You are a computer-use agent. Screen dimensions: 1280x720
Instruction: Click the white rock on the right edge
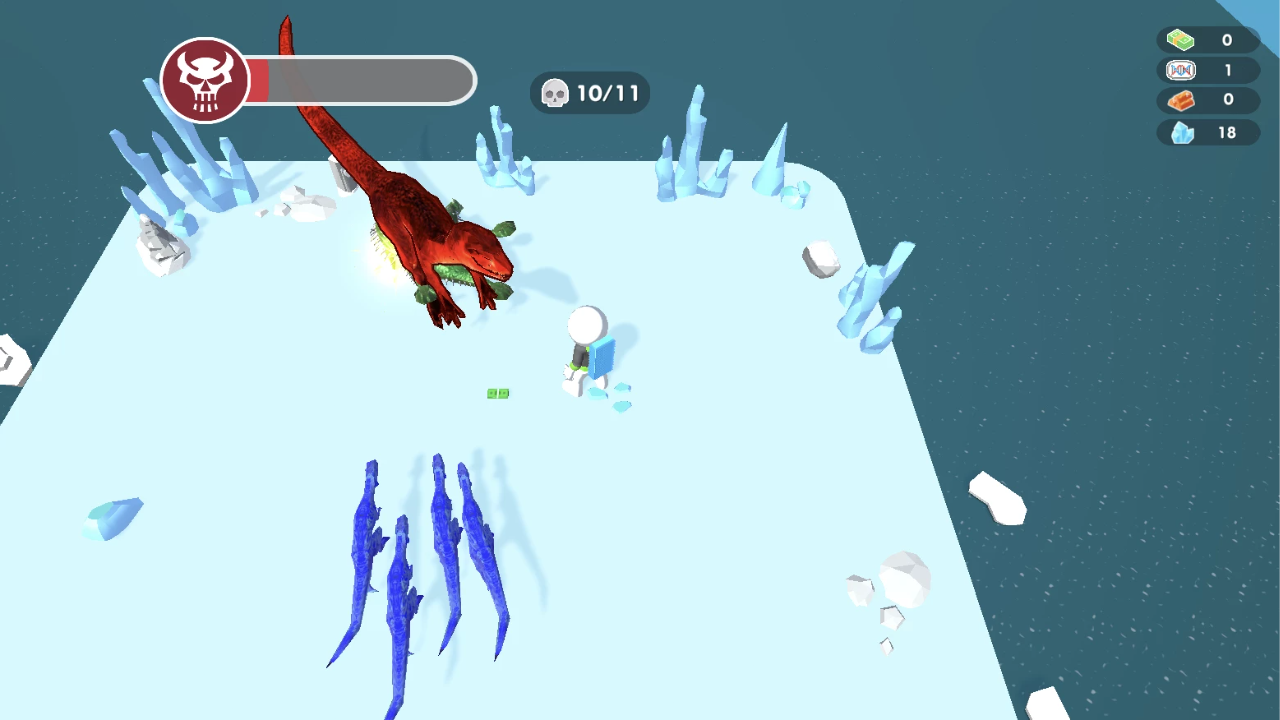[x=997, y=498]
